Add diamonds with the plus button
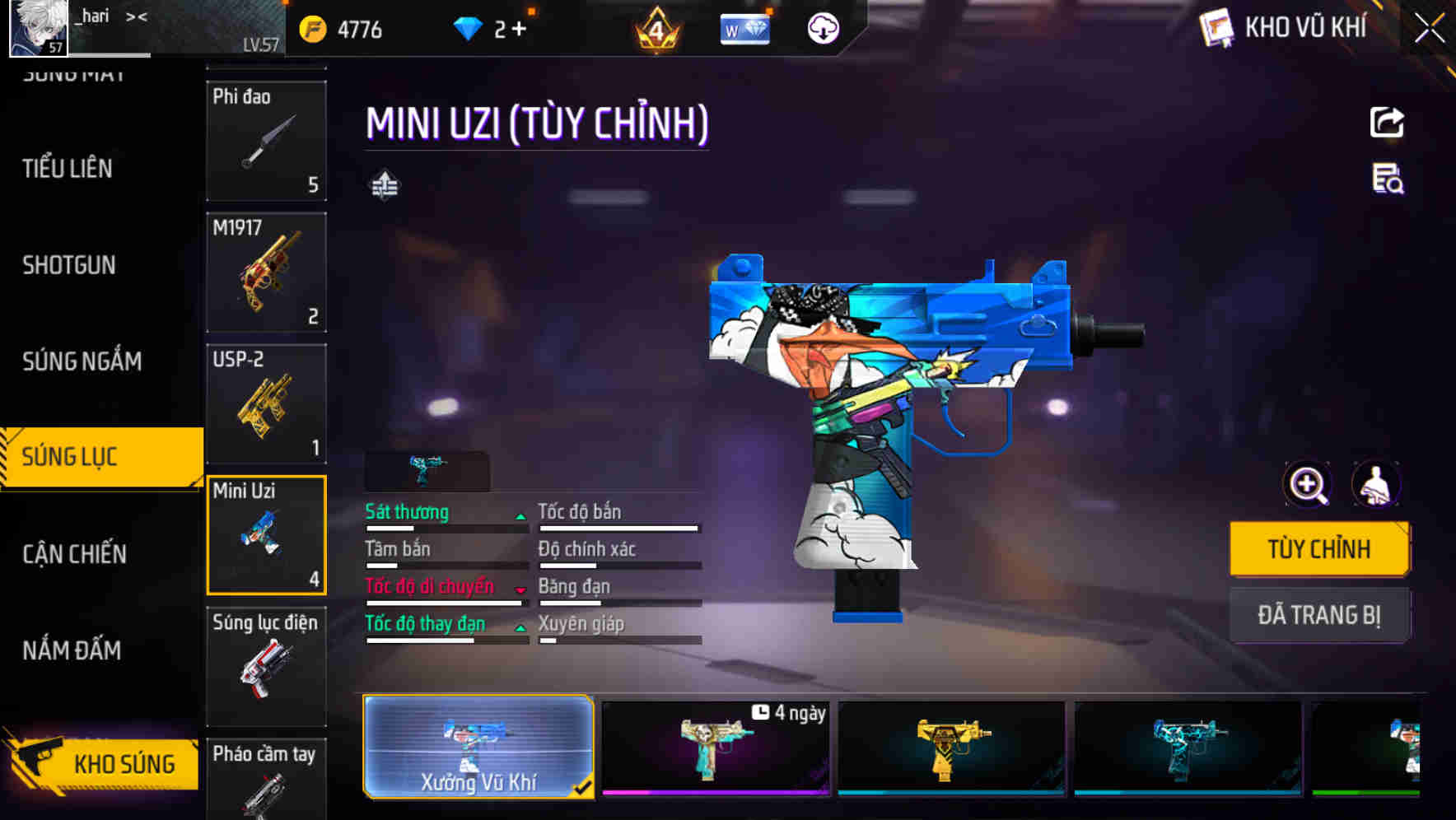Image resolution: width=1456 pixels, height=820 pixels. (x=519, y=30)
